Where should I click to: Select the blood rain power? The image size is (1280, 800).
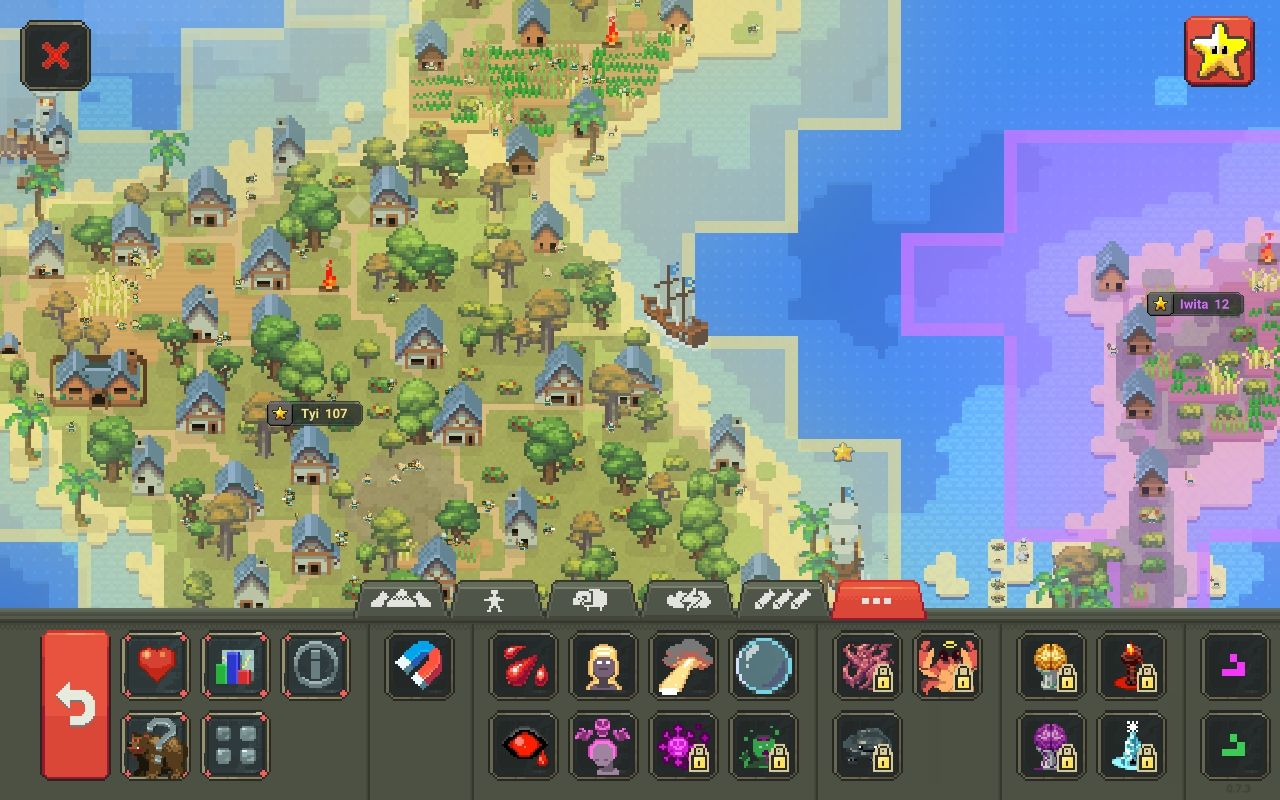click(523, 667)
